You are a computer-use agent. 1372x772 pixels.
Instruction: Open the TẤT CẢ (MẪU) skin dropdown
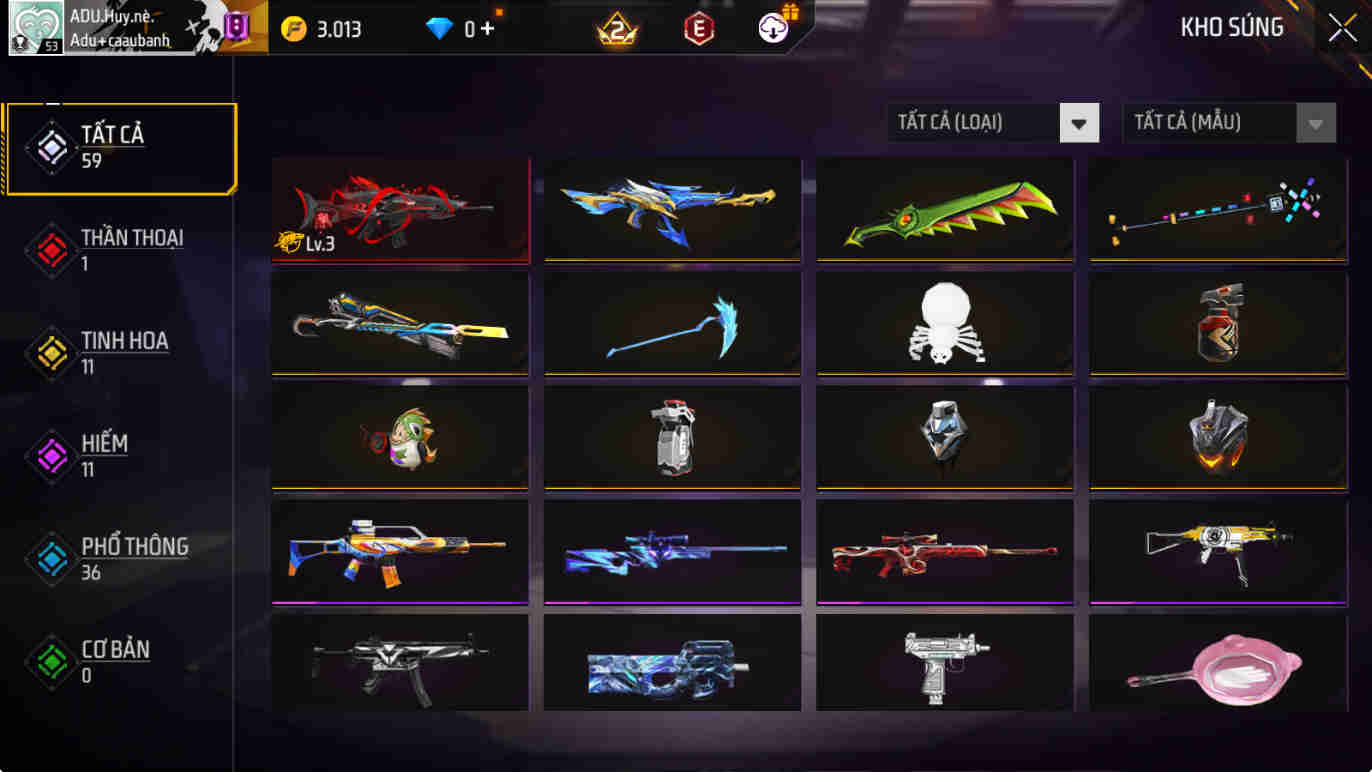coord(1228,122)
